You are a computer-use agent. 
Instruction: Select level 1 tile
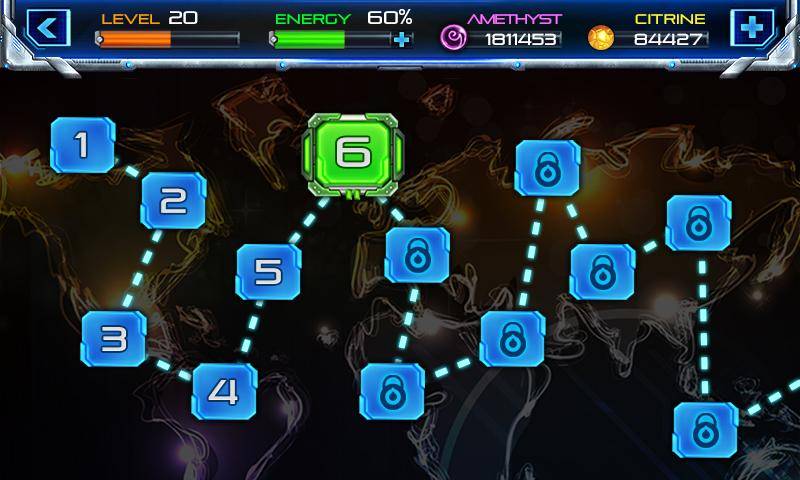click(83, 146)
